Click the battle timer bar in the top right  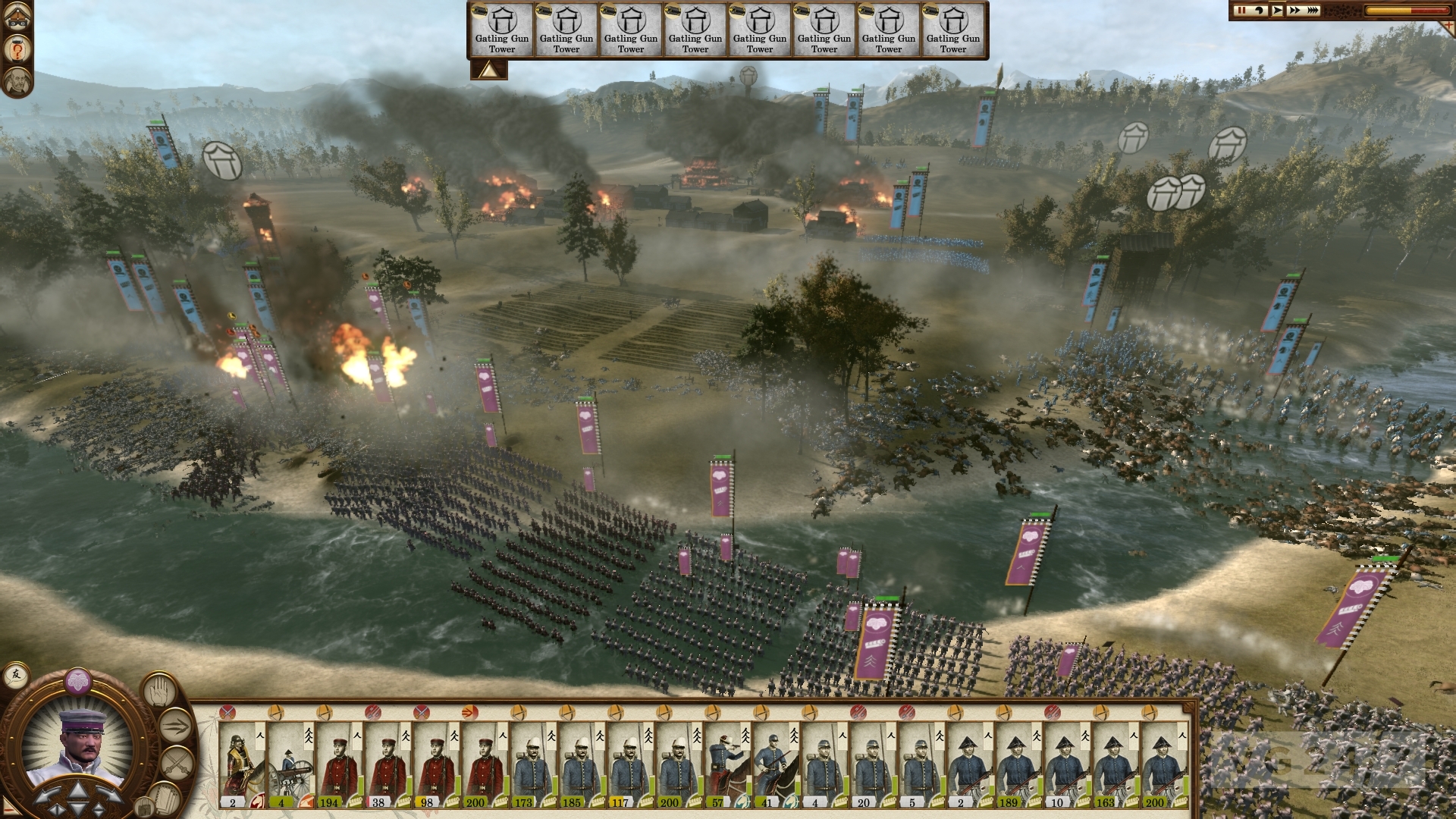pyautogui.click(x=1395, y=11)
